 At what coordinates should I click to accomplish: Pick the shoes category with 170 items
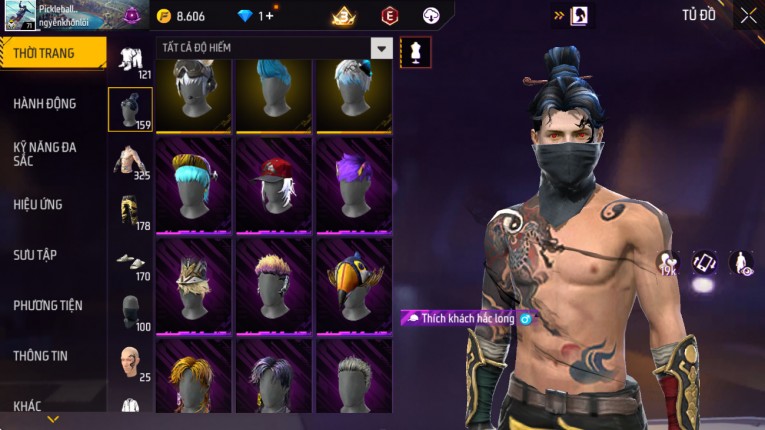click(130, 262)
